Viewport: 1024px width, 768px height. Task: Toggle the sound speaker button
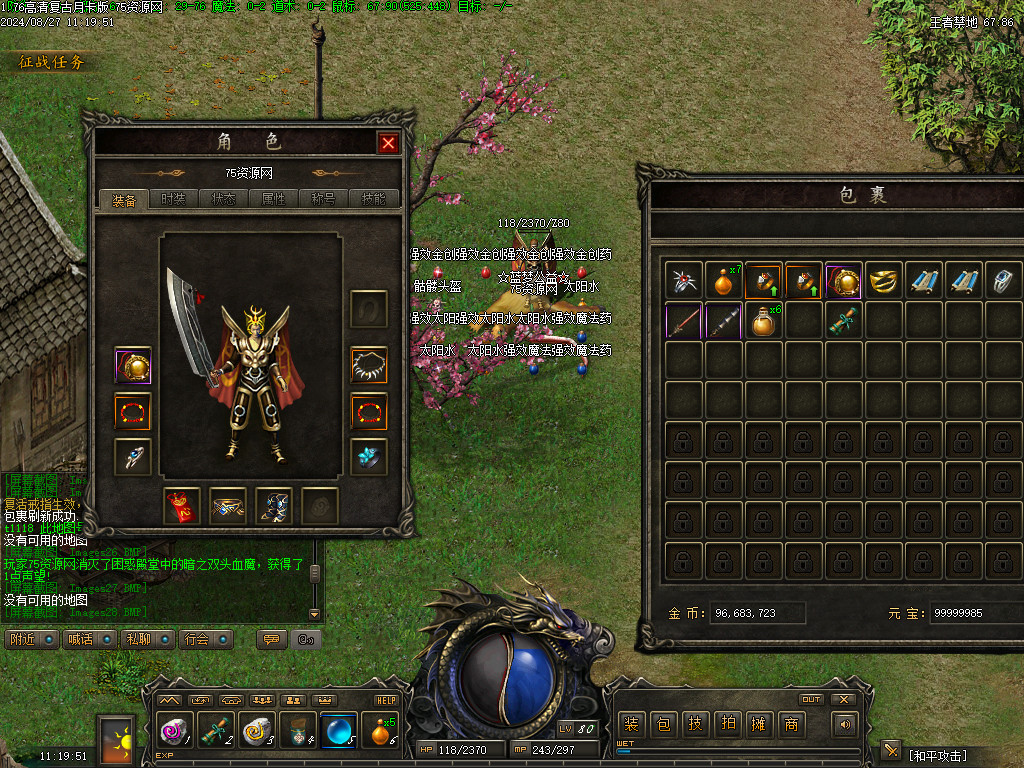click(846, 724)
